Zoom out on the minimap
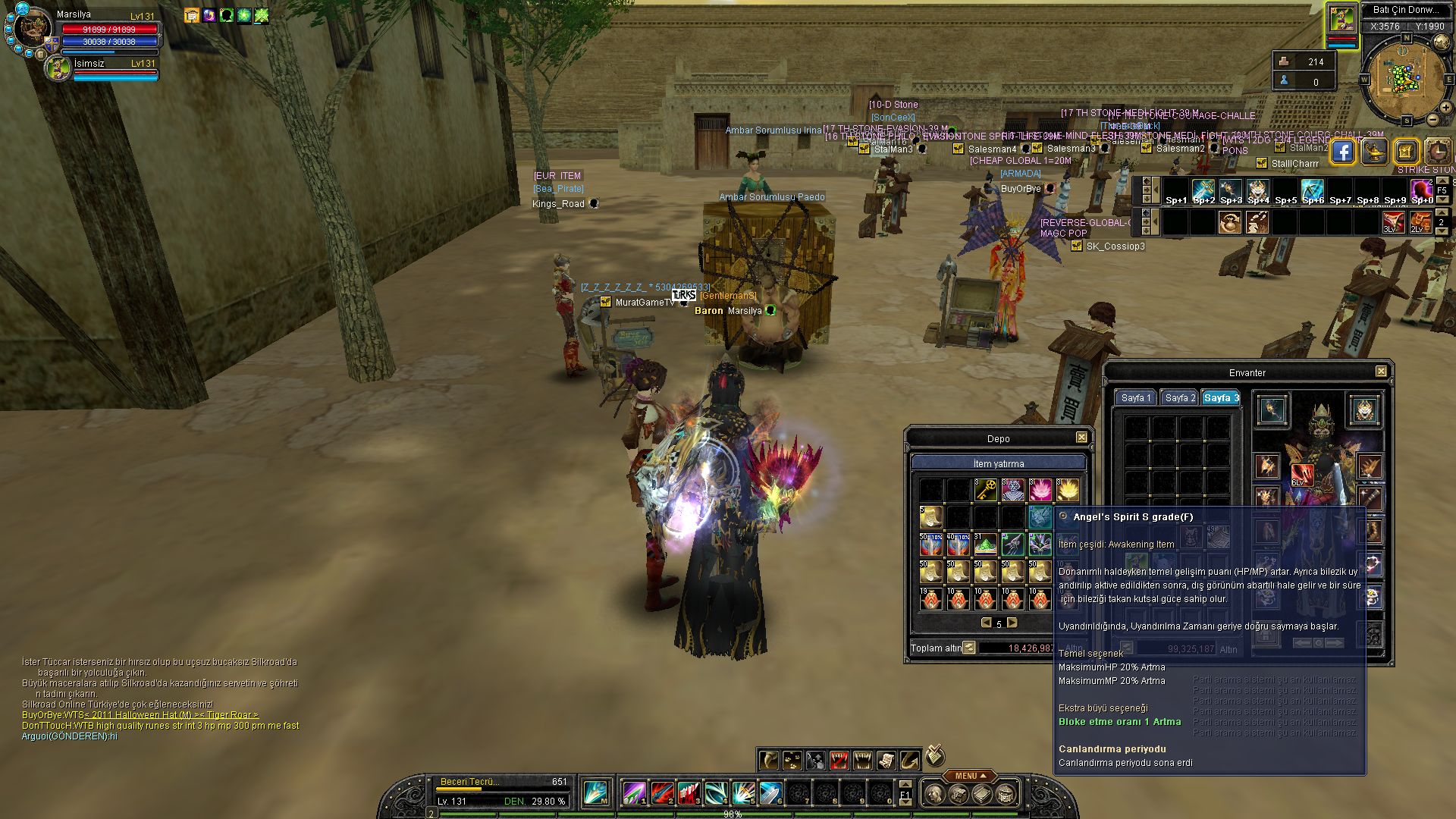The height and width of the screenshot is (819, 1456). point(1432,120)
